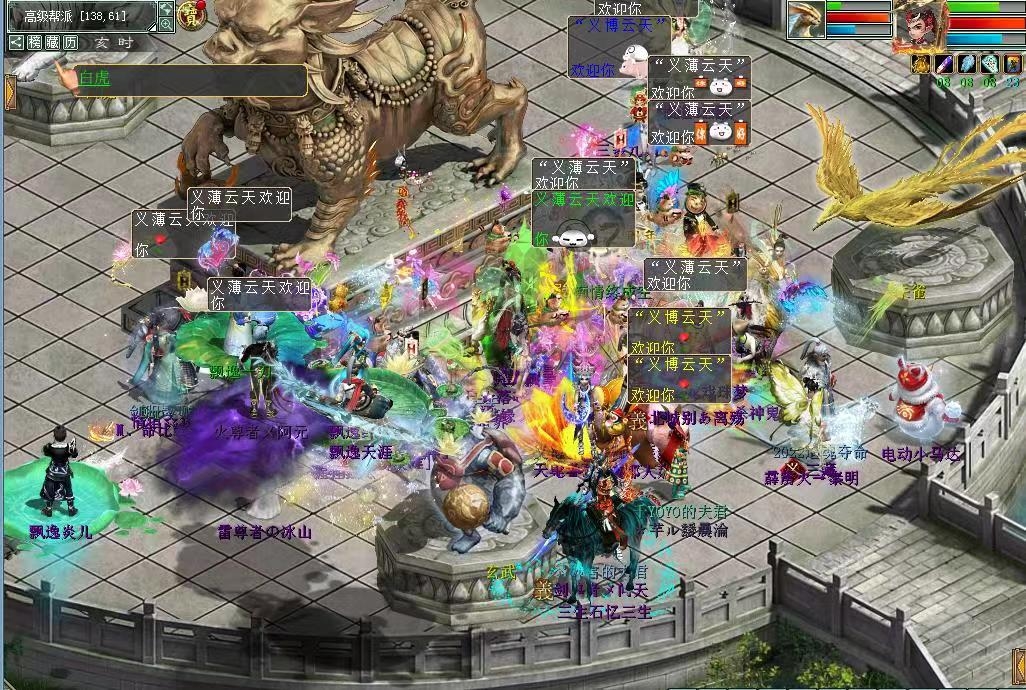Open the 藏 collection button

(52, 42)
